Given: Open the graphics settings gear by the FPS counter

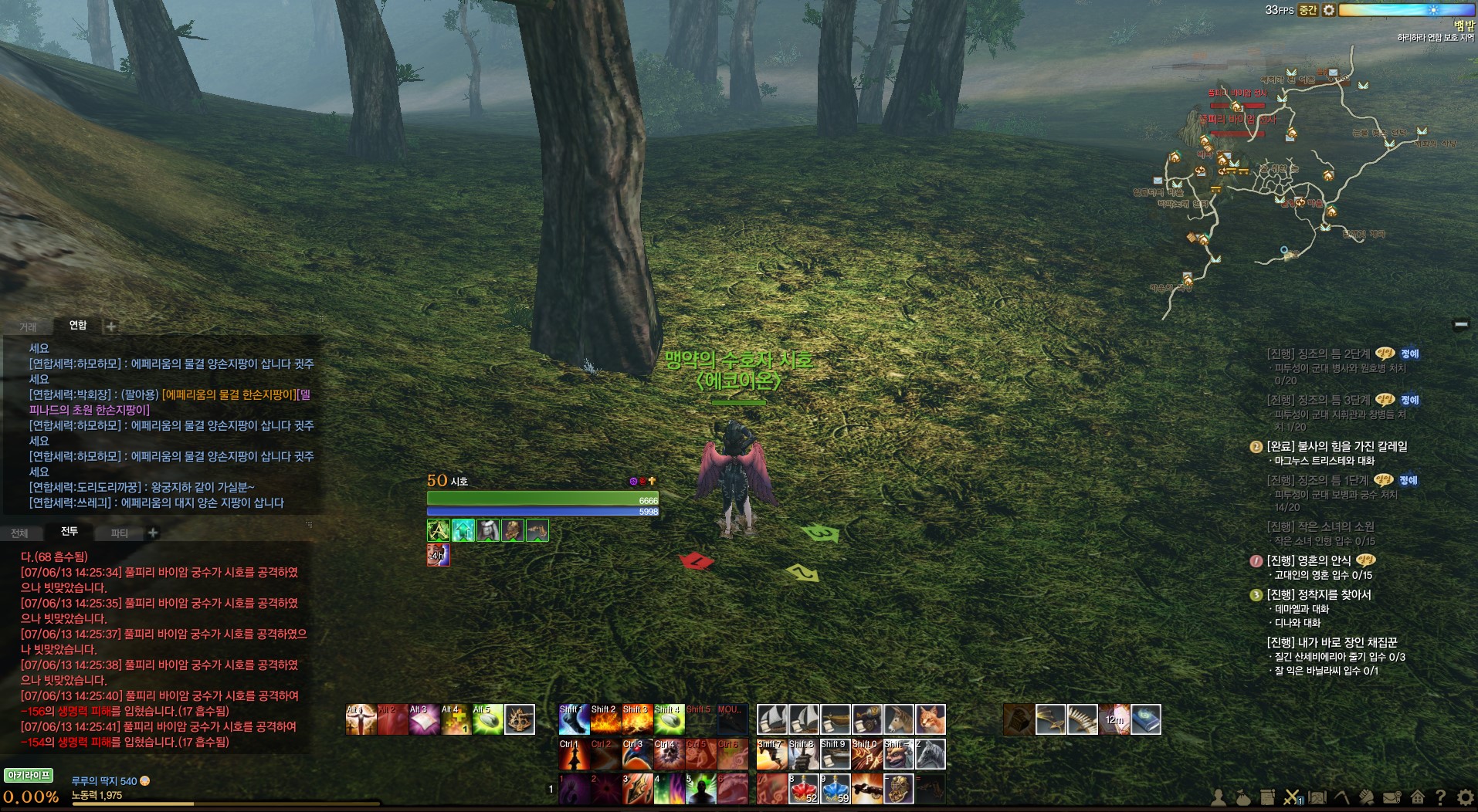Looking at the screenshot, I should (1328, 10).
